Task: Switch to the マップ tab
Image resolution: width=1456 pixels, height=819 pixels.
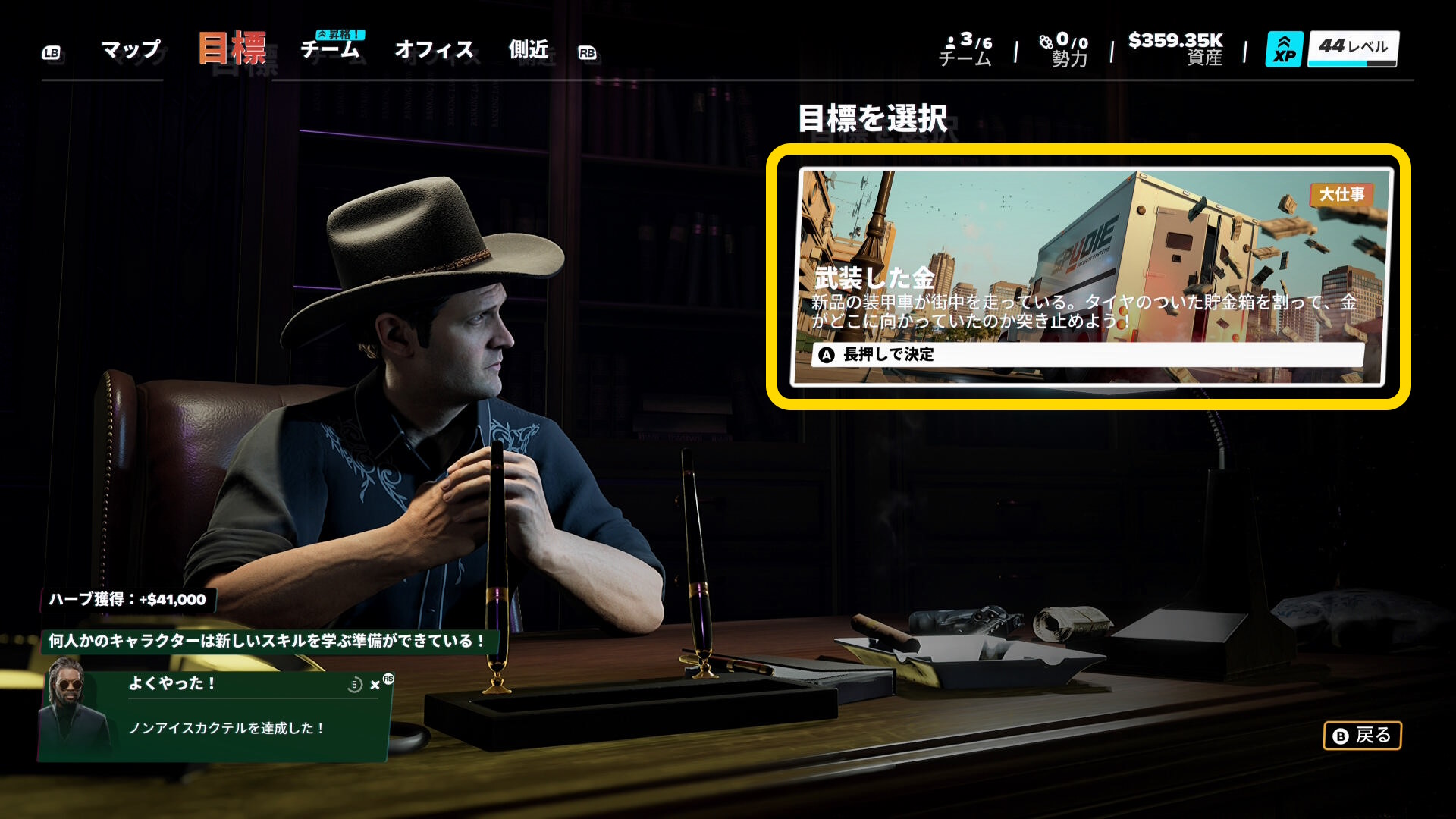Action: click(130, 50)
